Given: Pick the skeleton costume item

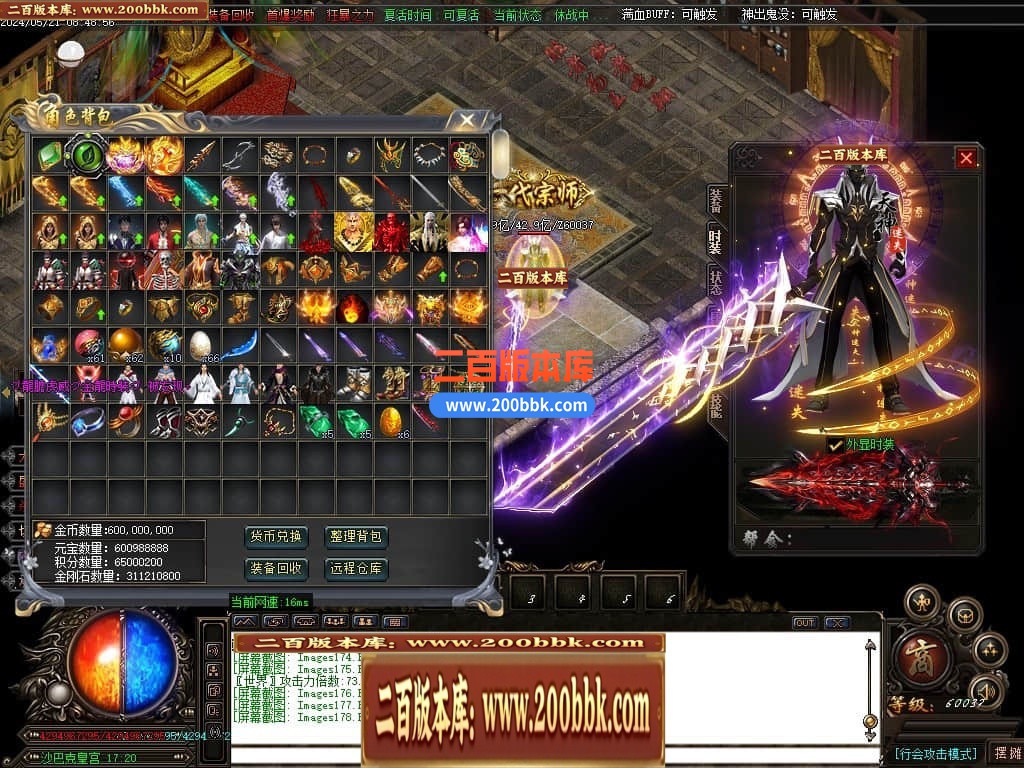Looking at the screenshot, I should pos(163,270).
